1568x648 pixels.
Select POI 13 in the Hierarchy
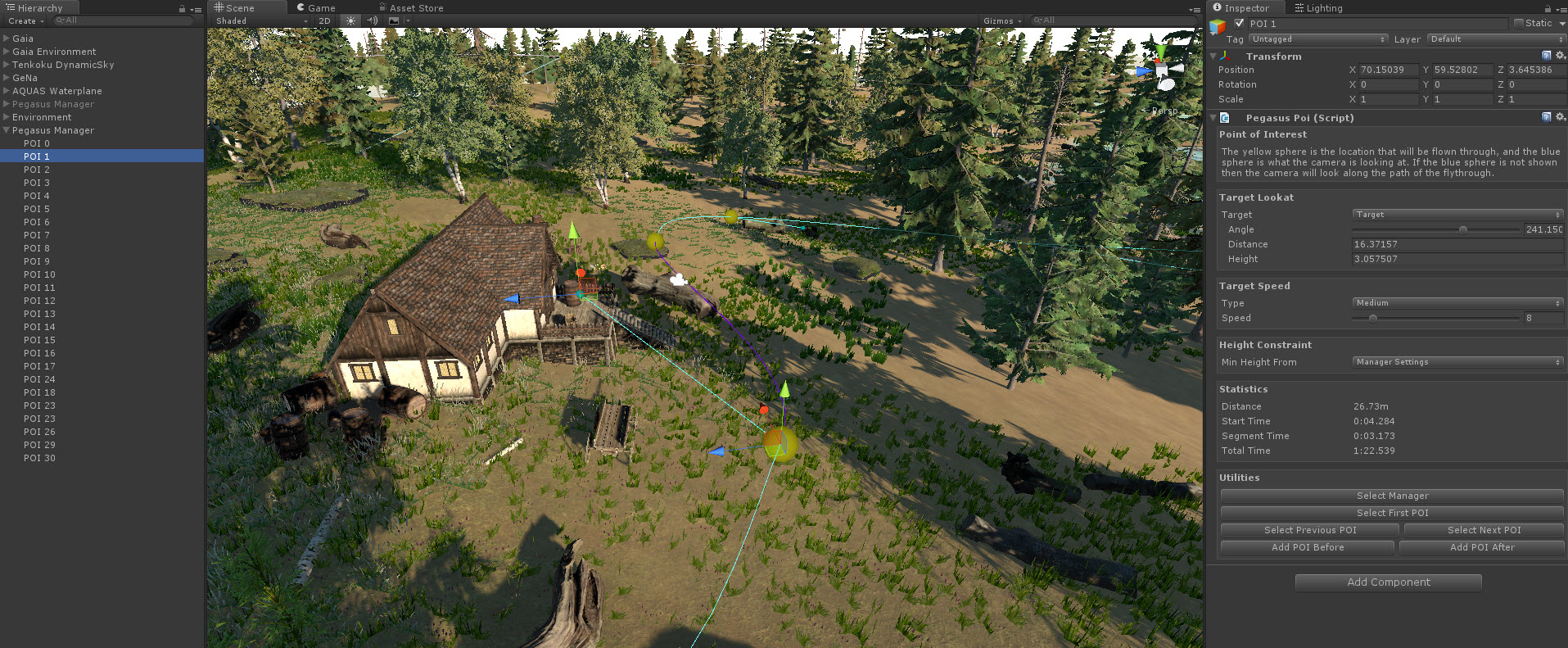[38, 314]
